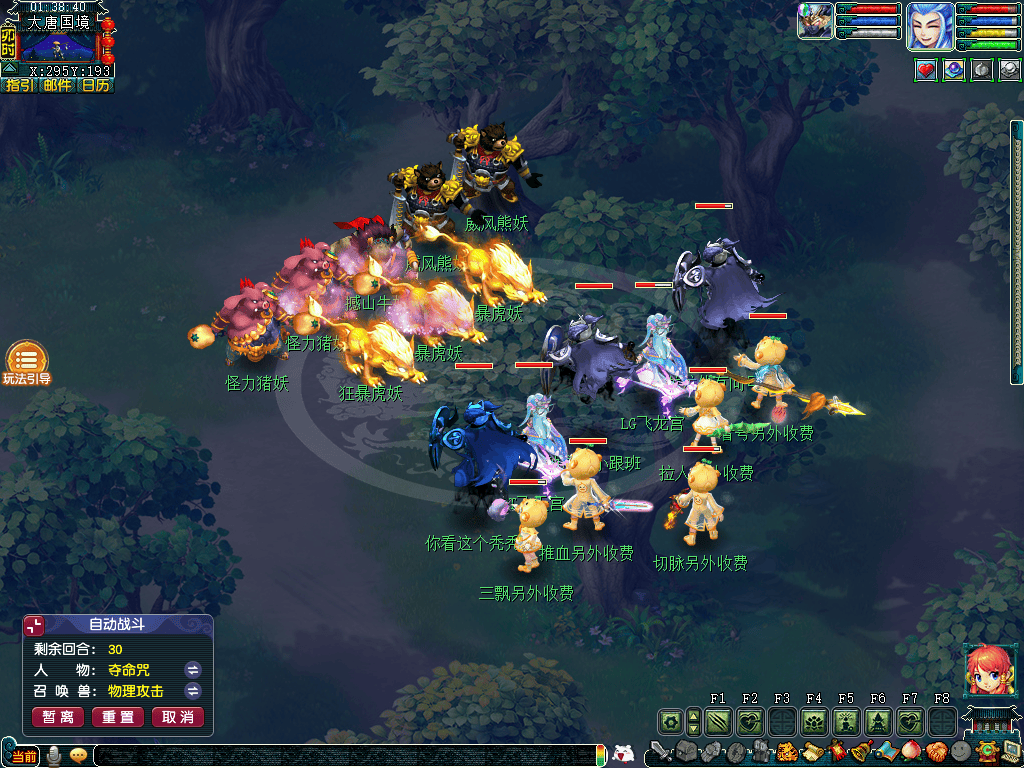1024x768 pixels.
Task: Activate the F1 claw-slash skill slot
Action: point(718,721)
